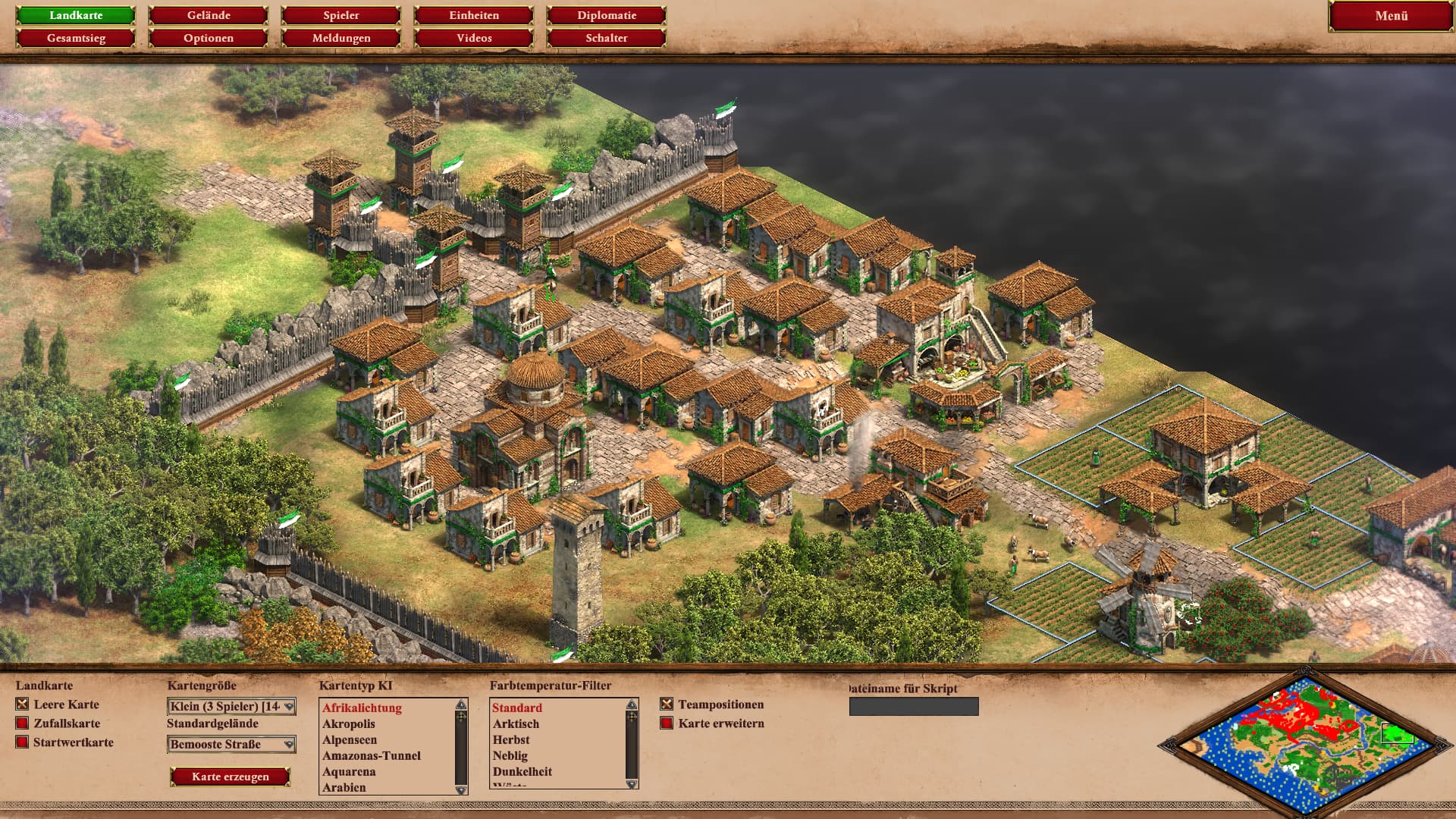Image resolution: width=1456 pixels, height=819 pixels.
Task: Open the Spieler tab
Action: pyautogui.click(x=341, y=15)
